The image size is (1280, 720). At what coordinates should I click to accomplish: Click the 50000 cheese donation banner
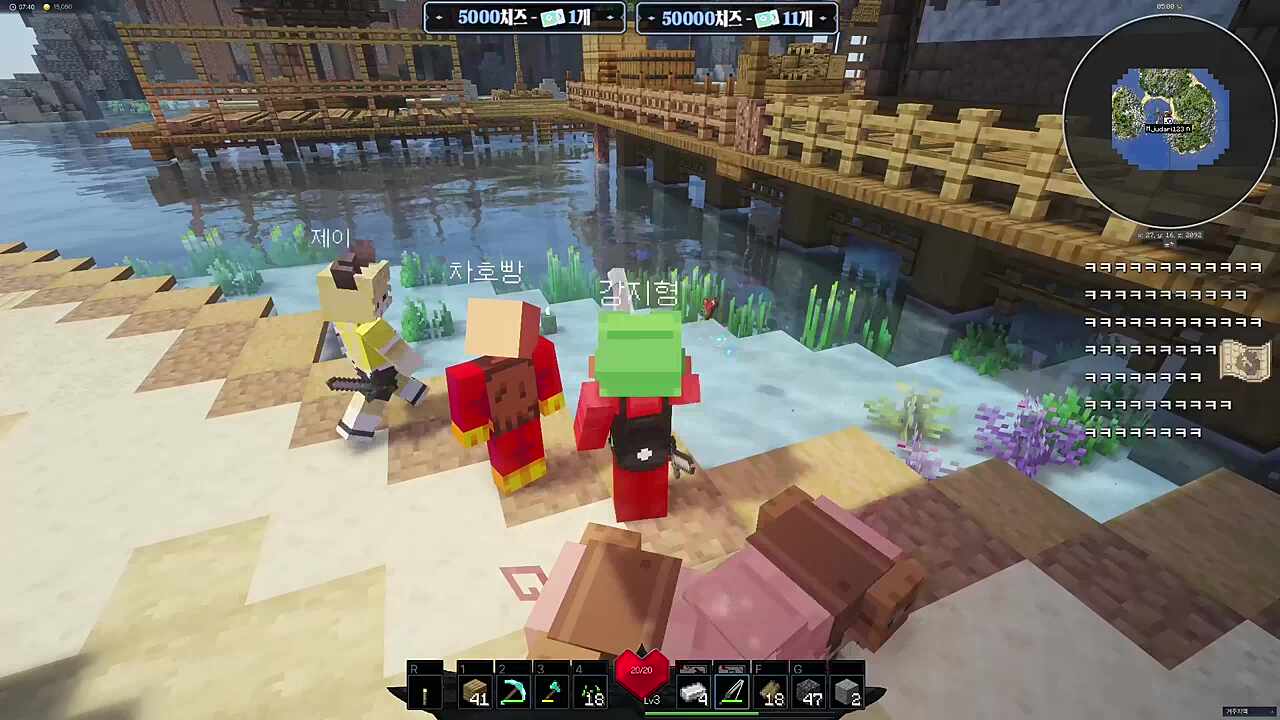(737, 18)
